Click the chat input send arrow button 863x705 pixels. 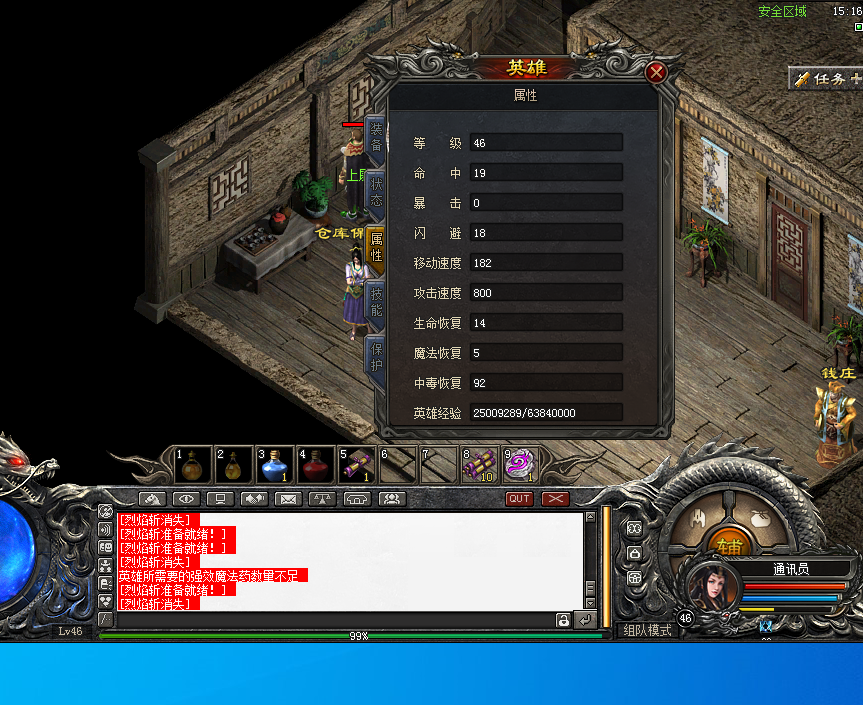coord(584,620)
